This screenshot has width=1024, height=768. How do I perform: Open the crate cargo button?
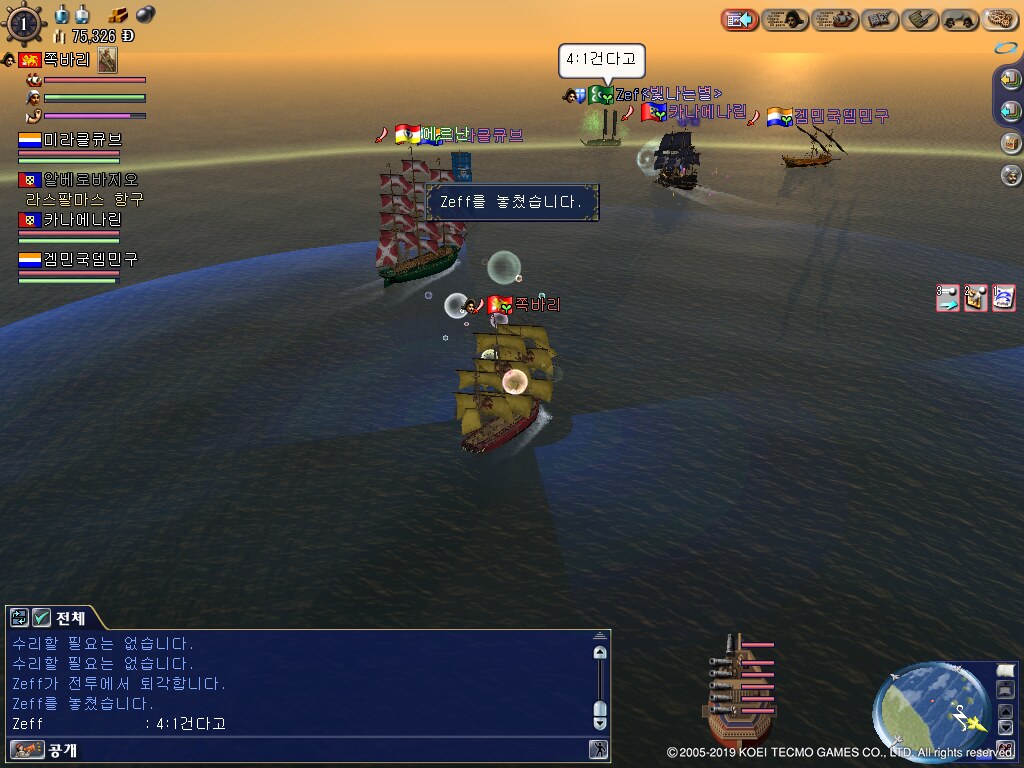[x=1010, y=143]
